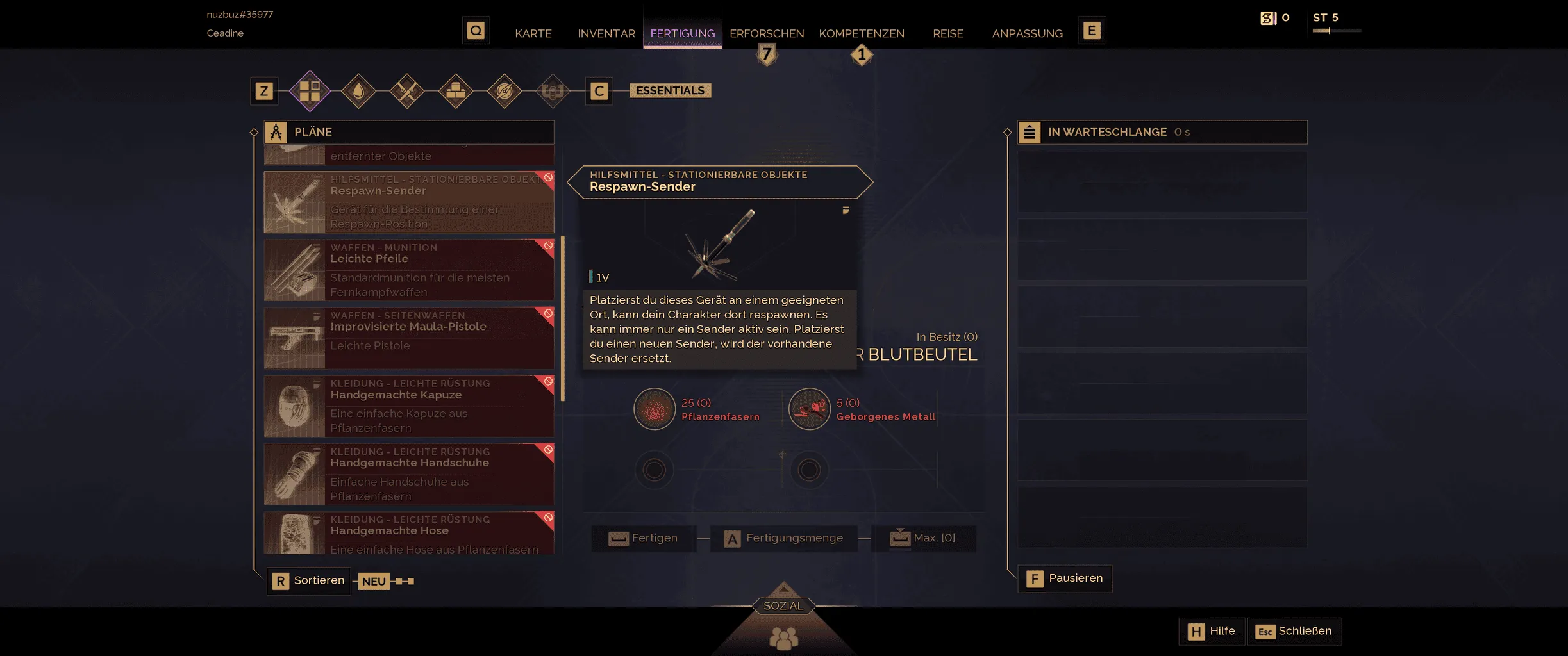The height and width of the screenshot is (656, 1568).
Task: Open the Erforschen tab
Action: click(766, 33)
